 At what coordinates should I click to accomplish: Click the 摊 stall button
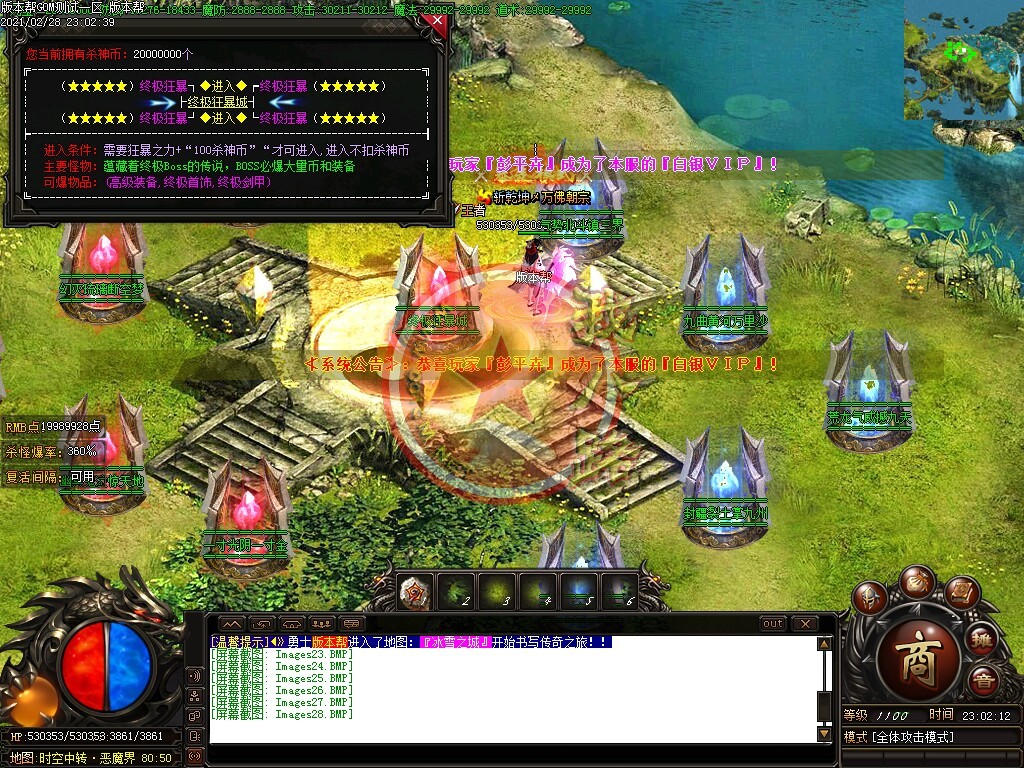pyautogui.click(x=983, y=638)
